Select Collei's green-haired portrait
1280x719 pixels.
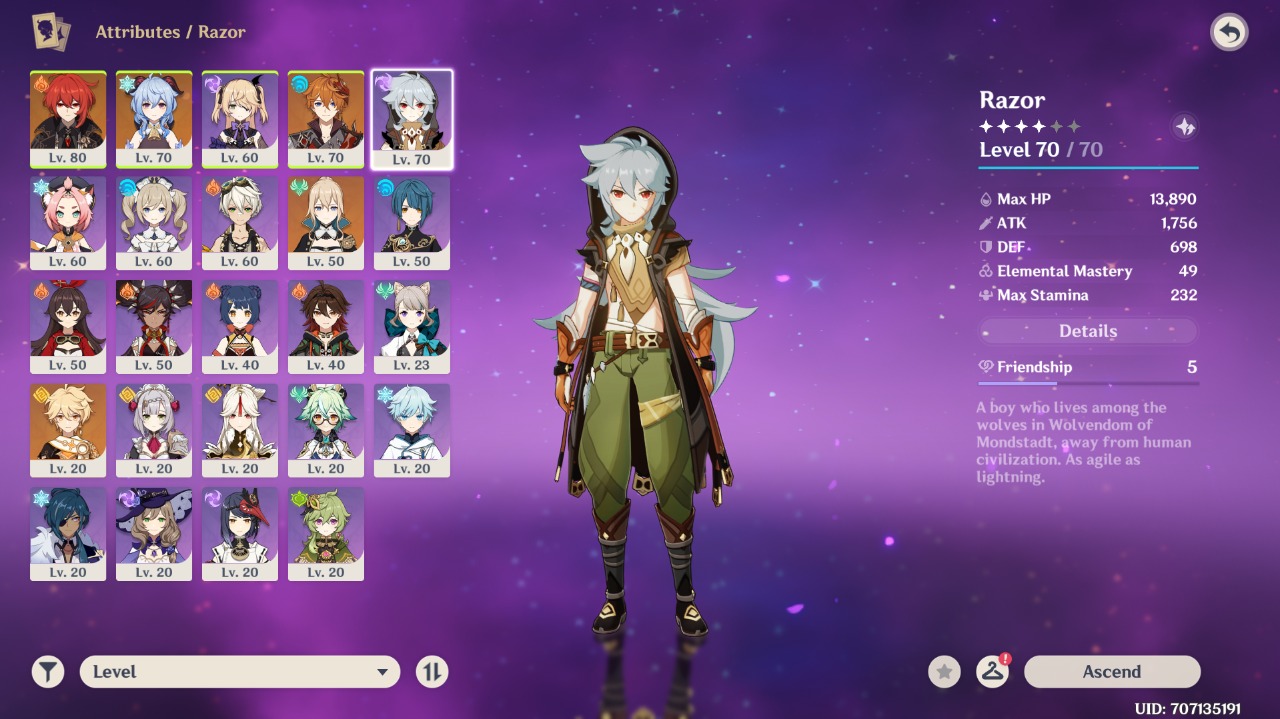[x=326, y=534]
